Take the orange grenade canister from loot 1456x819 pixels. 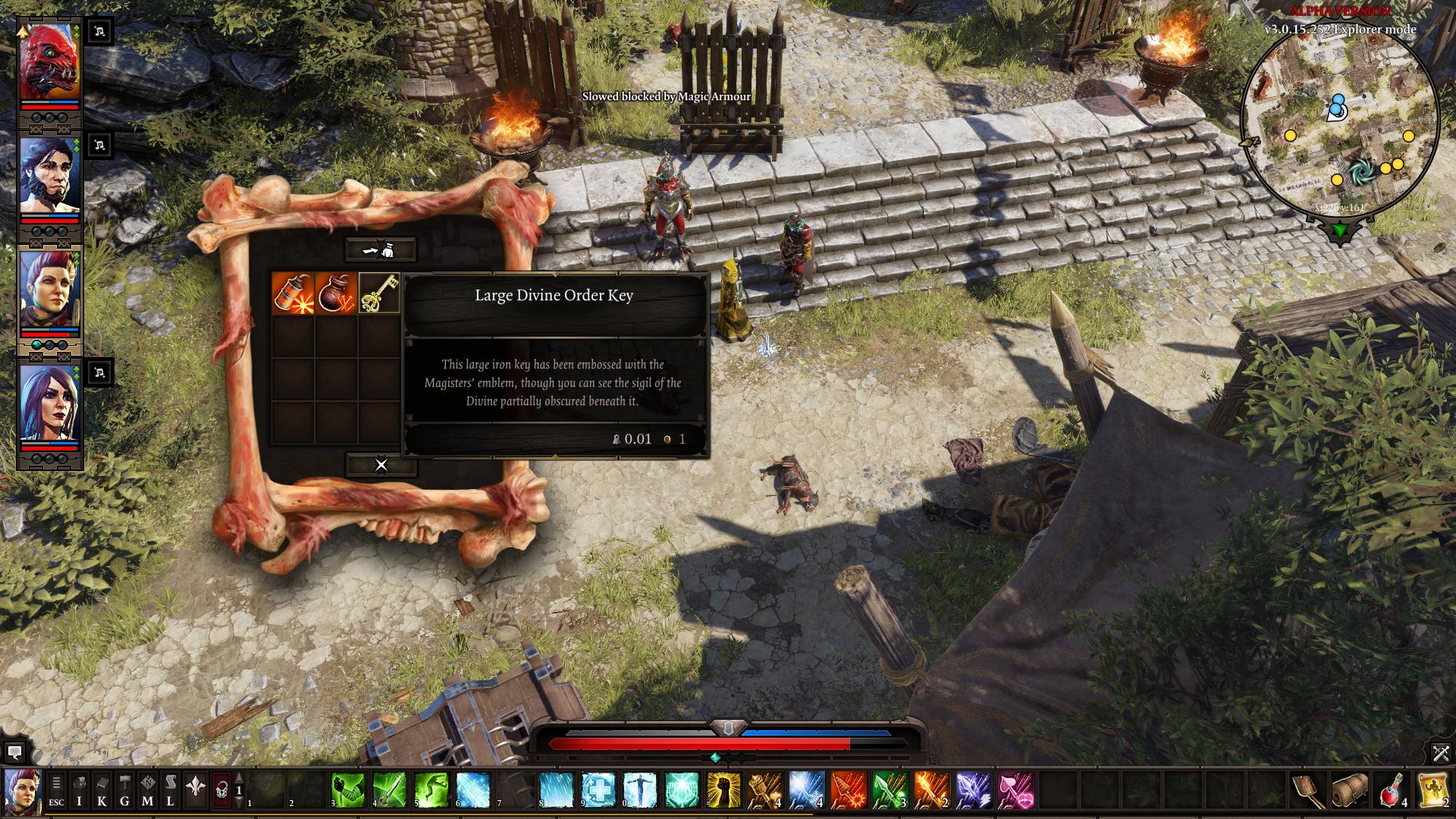pos(293,293)
